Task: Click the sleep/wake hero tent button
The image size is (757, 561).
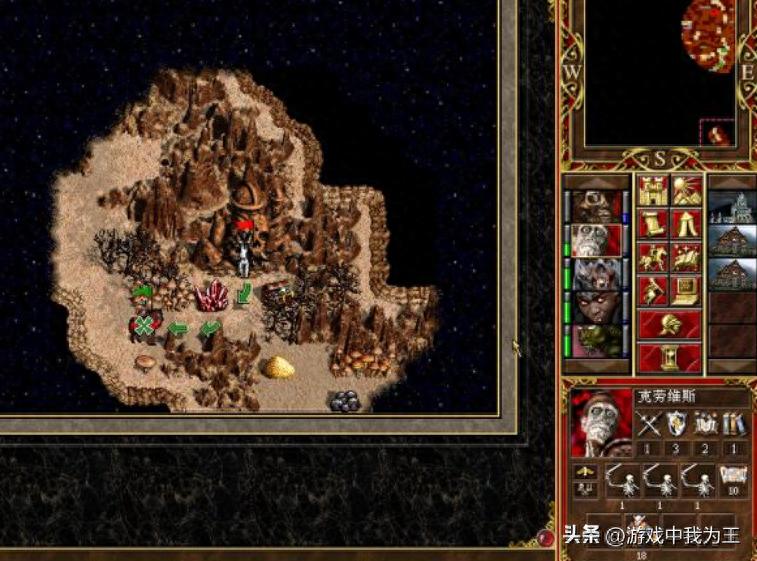Action: click(686, 224)
